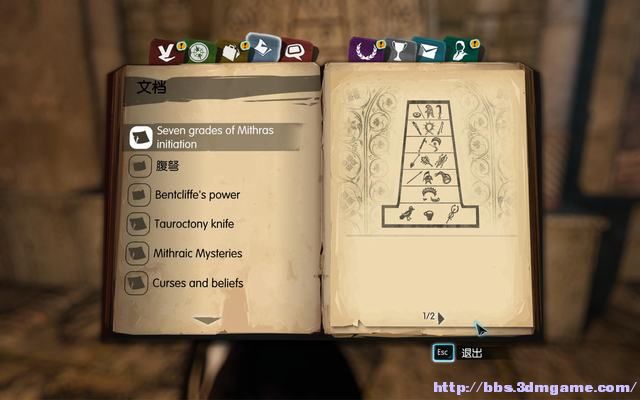Switch to the red arrow tab
The height and width of the screenshot is (400, 640).
point(163,51)
